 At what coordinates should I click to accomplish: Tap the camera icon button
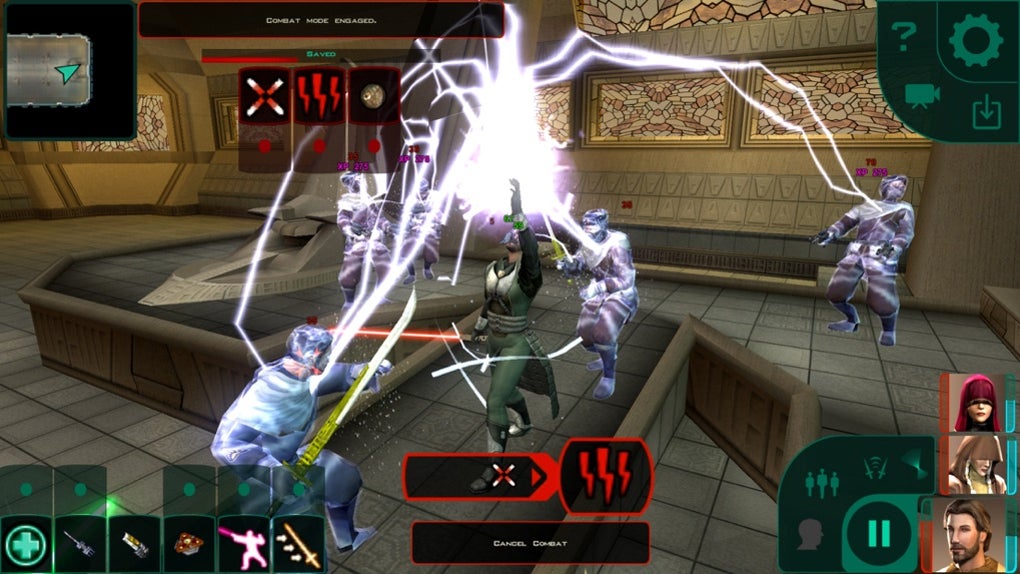916,95
